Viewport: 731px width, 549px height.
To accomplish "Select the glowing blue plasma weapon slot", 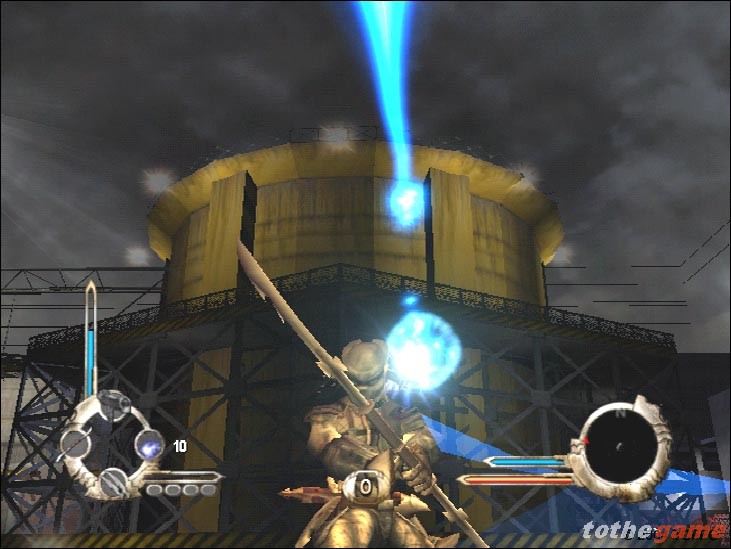I will pos(148,444).
